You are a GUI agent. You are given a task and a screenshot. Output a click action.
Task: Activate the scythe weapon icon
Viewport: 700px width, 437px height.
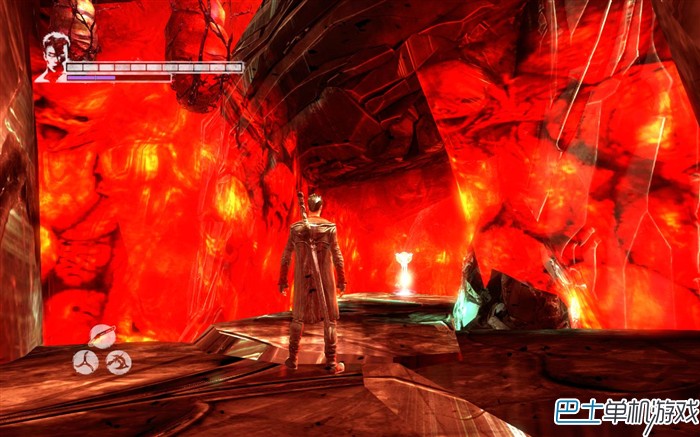(118, 361)
